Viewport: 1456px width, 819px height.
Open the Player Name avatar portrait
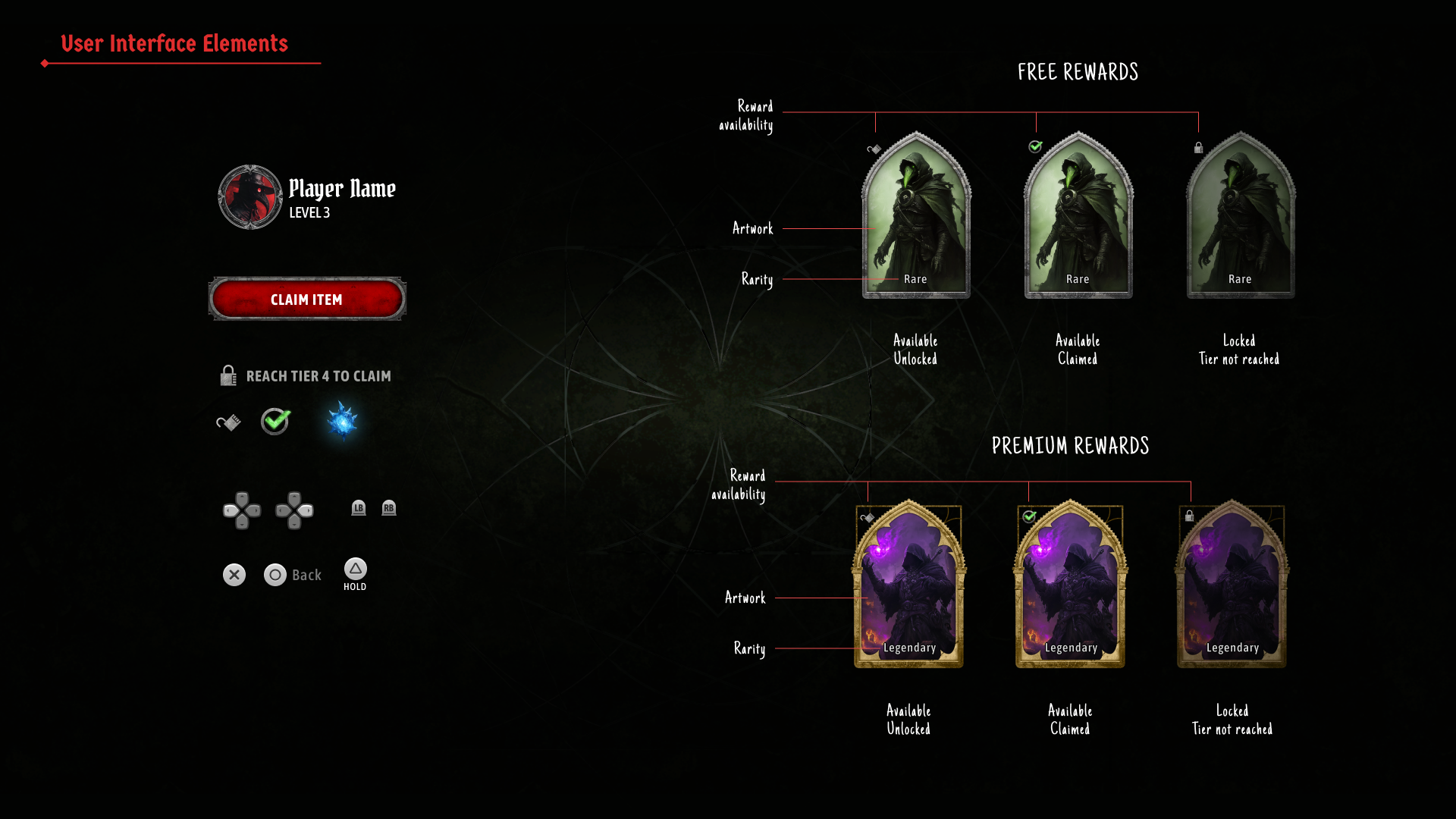250,197
